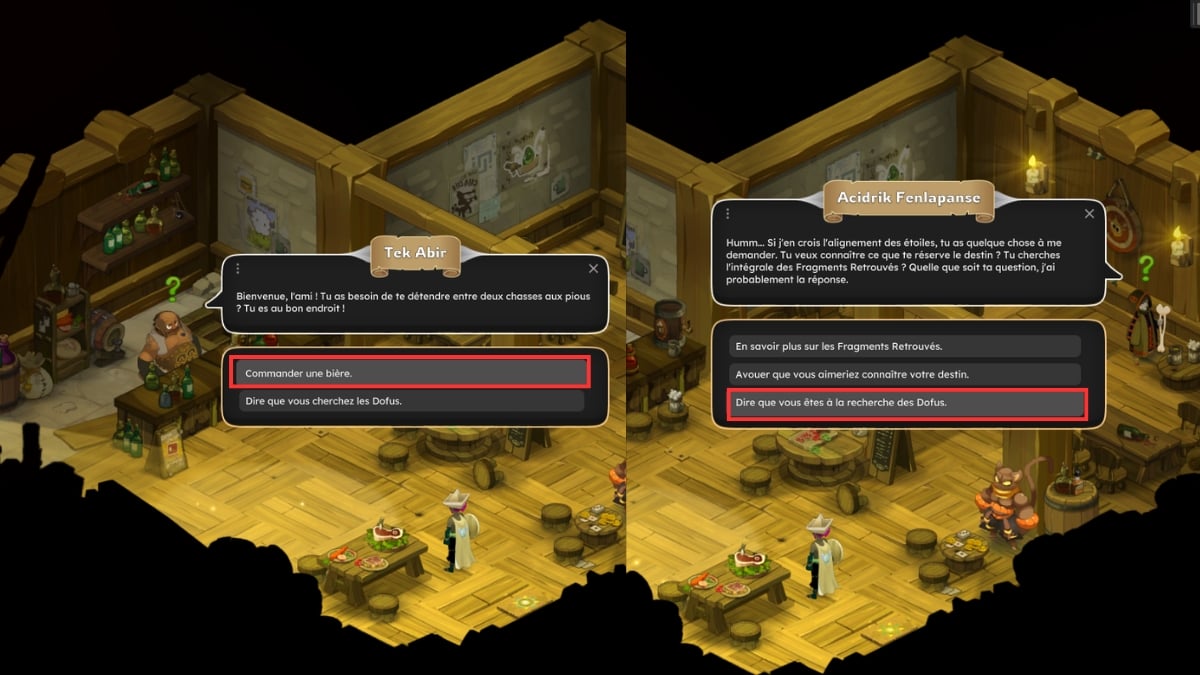The height and width of the screenshot is (675, 1200).
Task: Choose "Commander une bière." reply
Action: tap(410, 373)
